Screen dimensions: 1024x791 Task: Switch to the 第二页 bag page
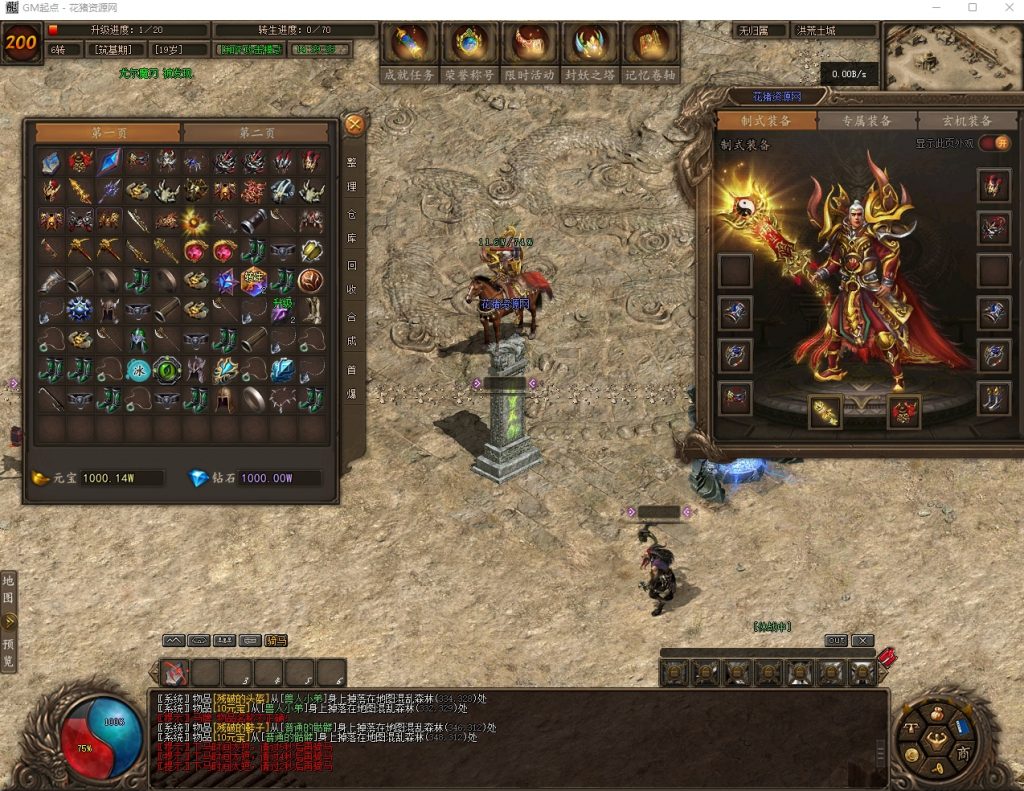coord(256,133)
